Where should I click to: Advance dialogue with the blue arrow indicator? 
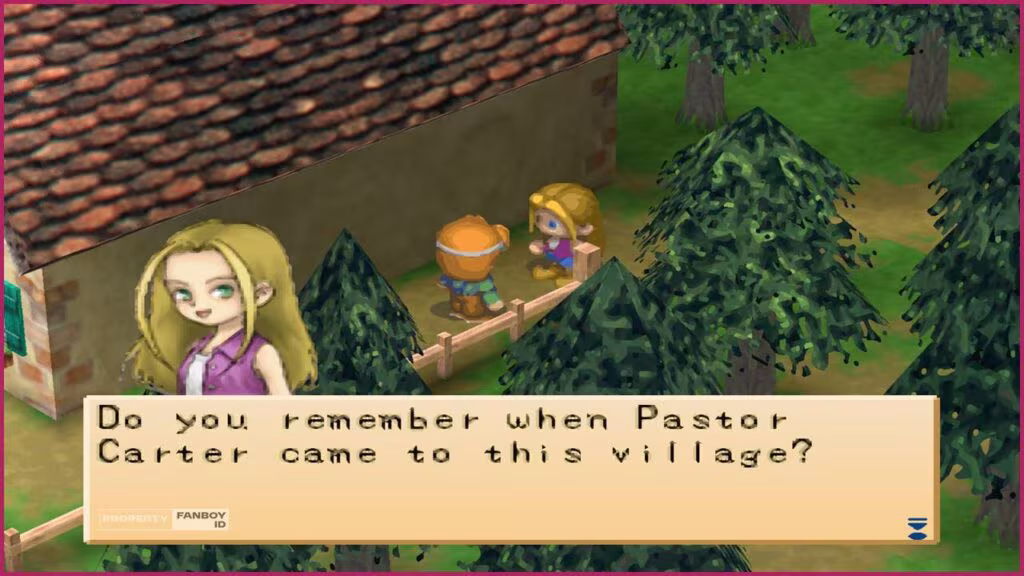point(916,527)
